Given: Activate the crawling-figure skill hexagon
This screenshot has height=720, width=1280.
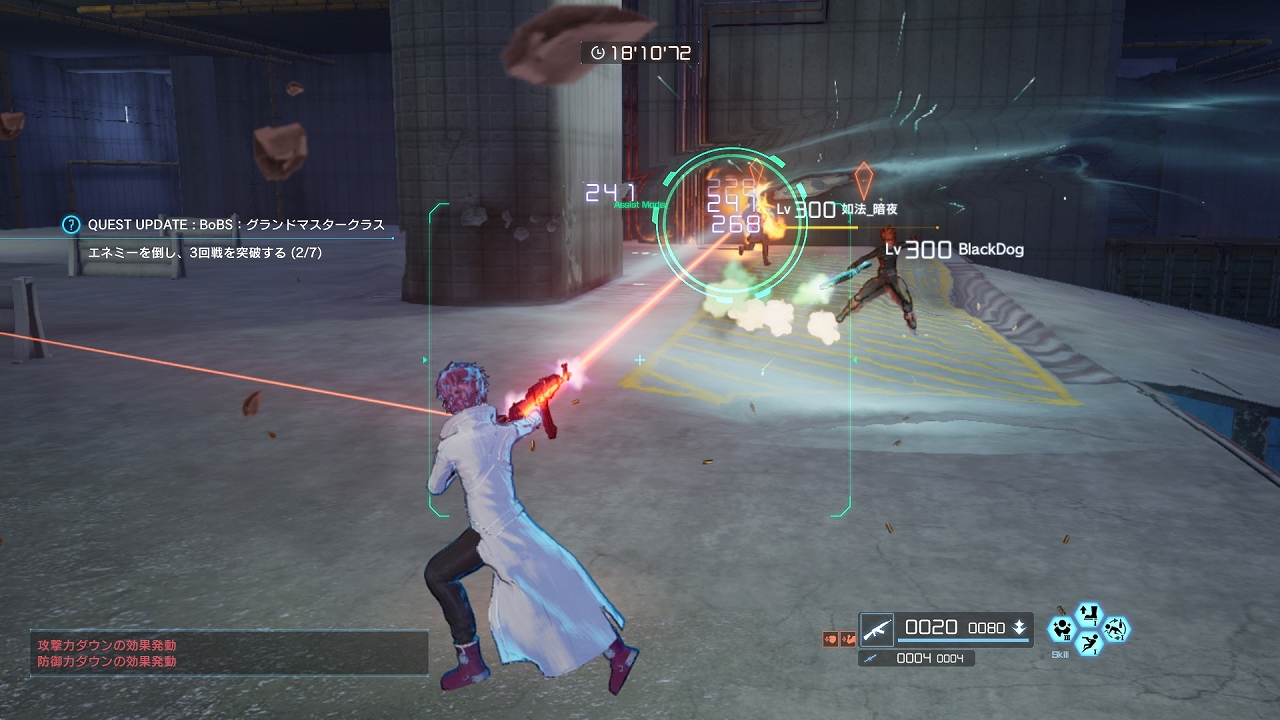Looking at the screenshot, I should 1116,630.
